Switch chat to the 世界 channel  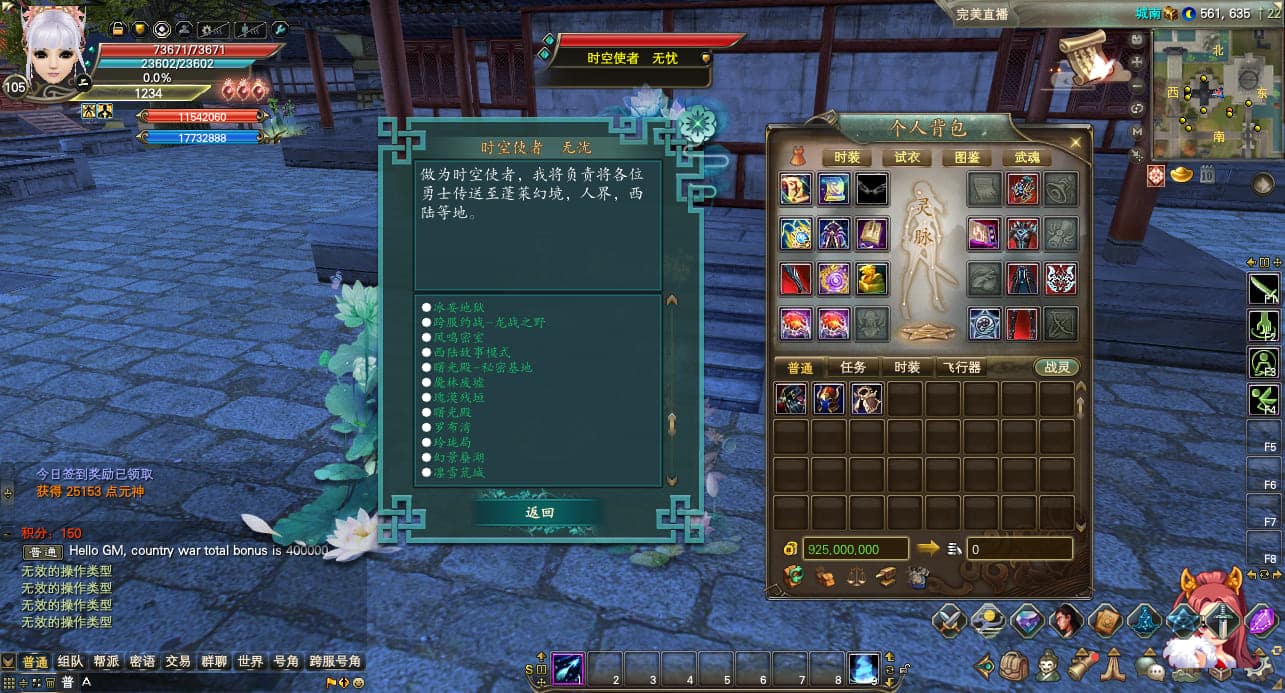(250, 662)
